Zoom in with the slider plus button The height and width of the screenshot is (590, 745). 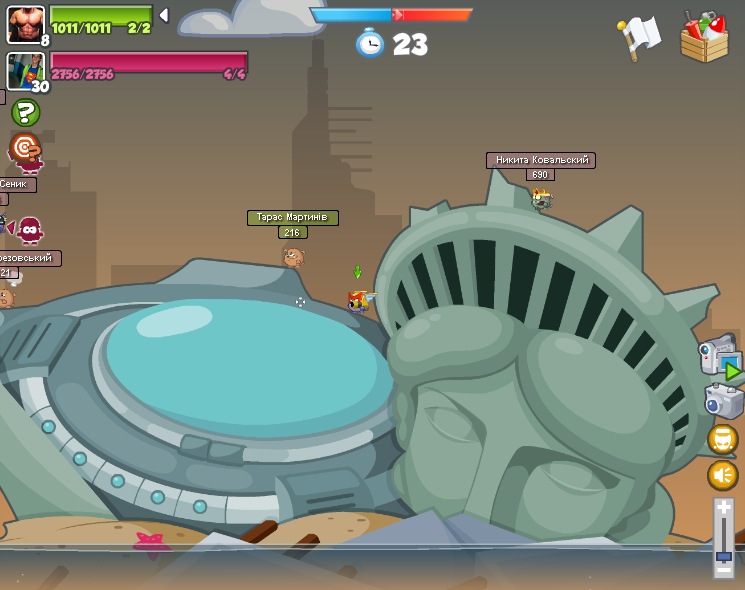pos(723,508)
